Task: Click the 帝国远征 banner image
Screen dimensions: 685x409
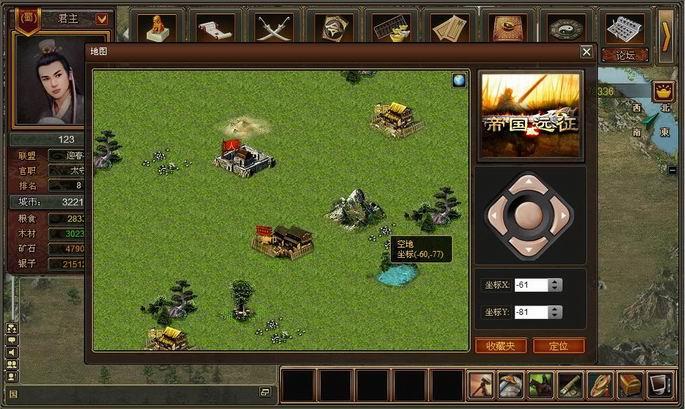Action: pos(530,115)
